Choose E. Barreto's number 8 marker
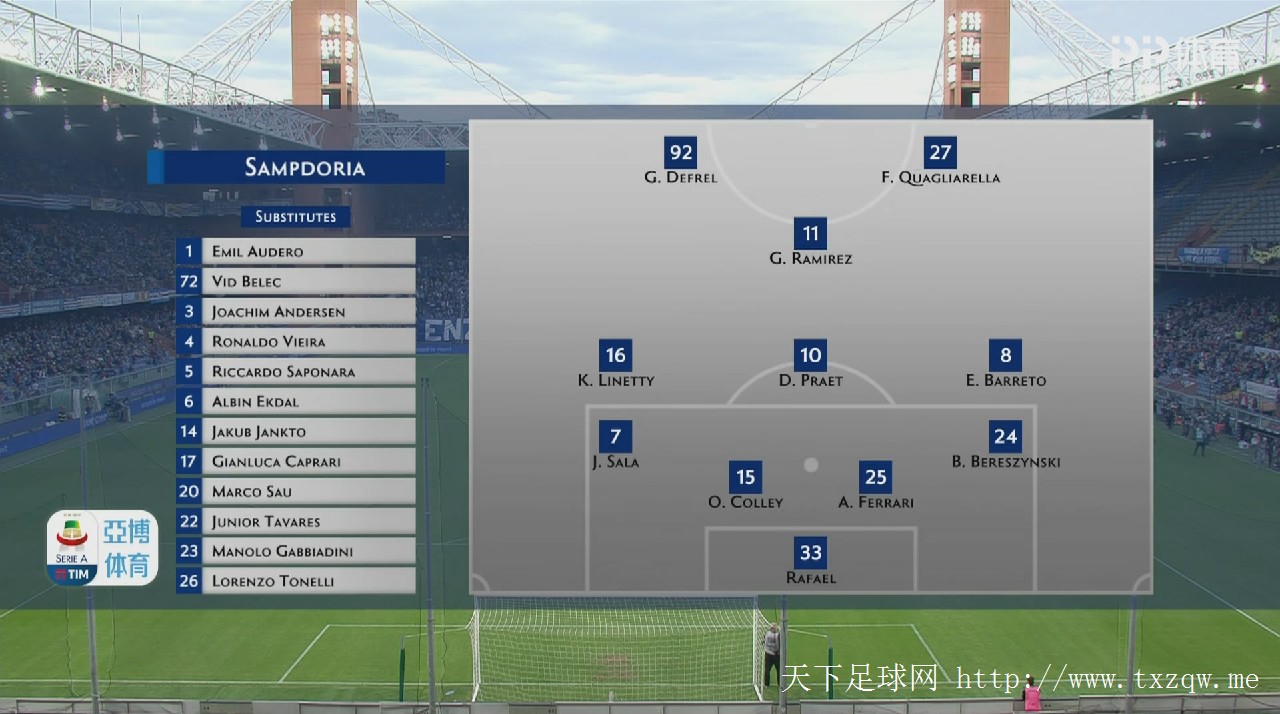Viewport: 1280px width, 714px height. [1006, 355]
